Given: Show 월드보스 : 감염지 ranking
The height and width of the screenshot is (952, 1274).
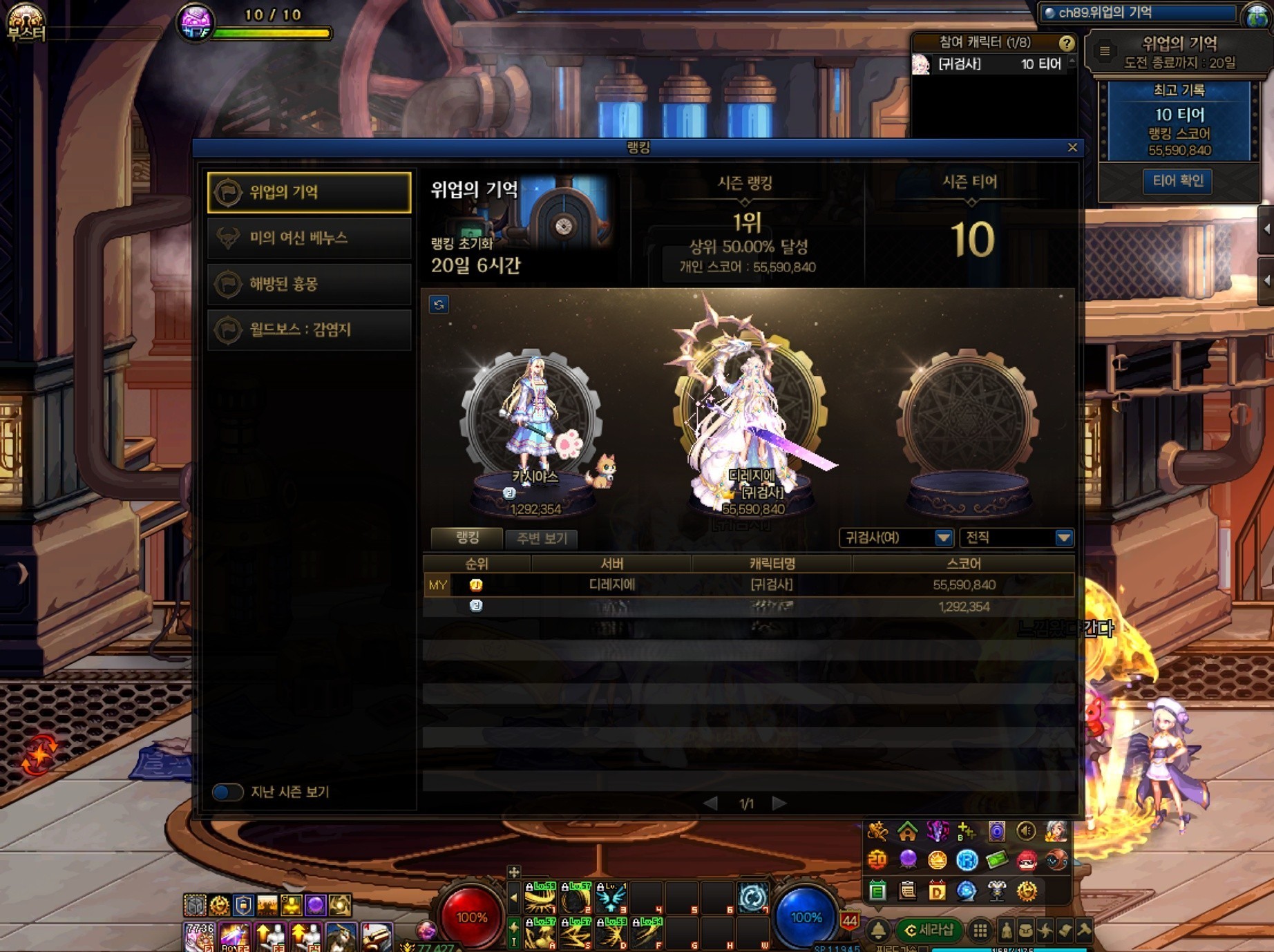Looking at the screenshot, I should [309, 330].
